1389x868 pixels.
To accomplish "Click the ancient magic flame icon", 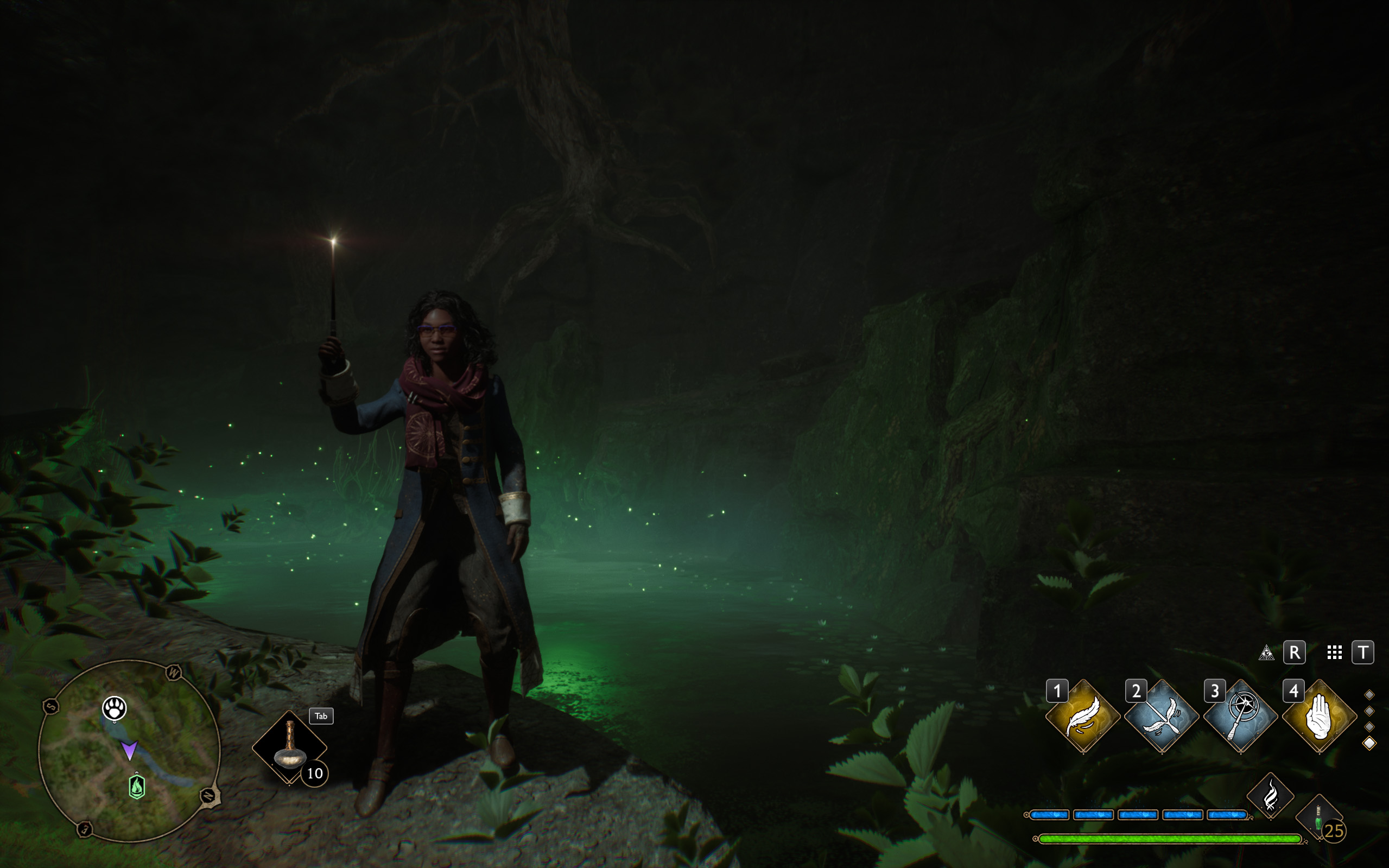I will [x=1270, y=796].
